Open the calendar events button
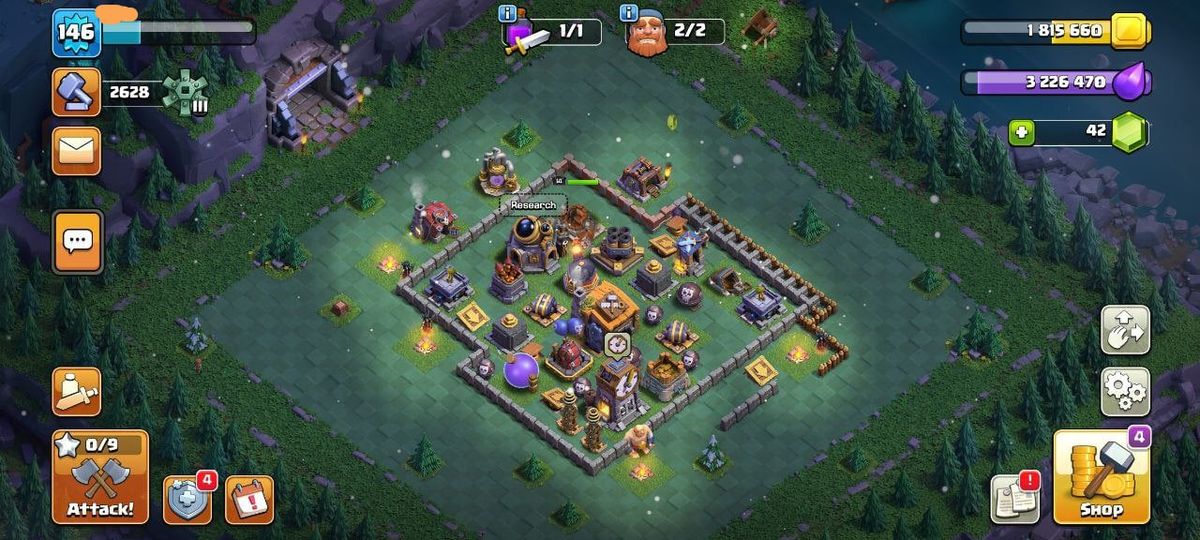Screen dimensions: 1200x540 pyautogui.click(x=249, y=499)
